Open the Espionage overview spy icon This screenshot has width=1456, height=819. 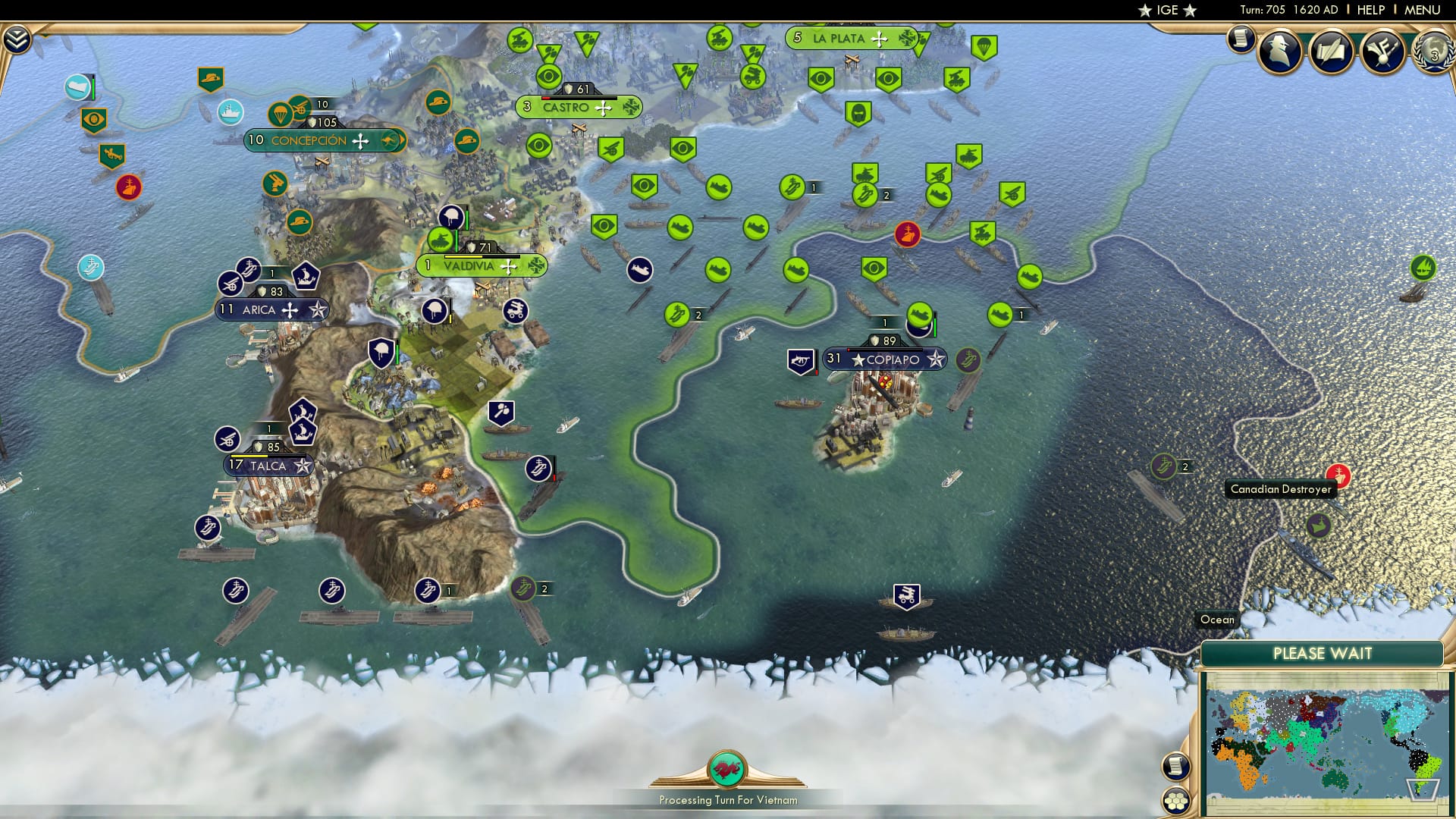(1278, 49)
